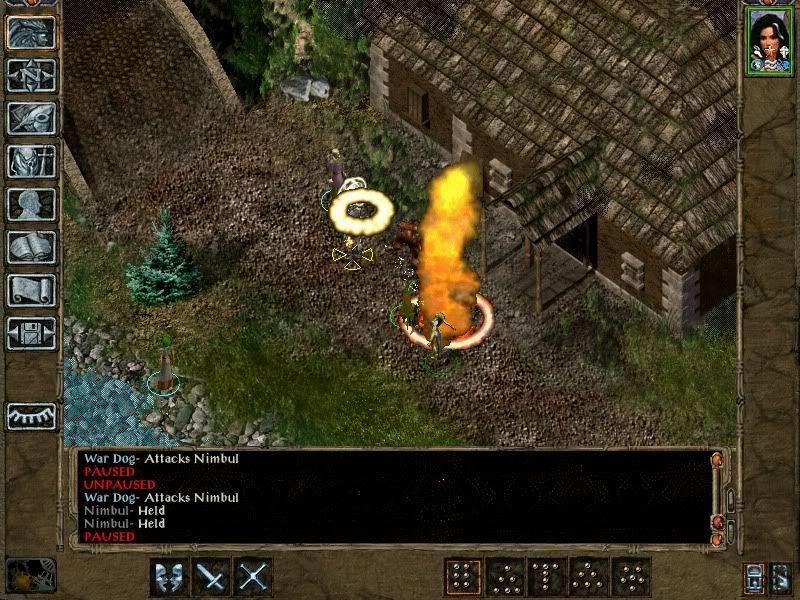Click the closed eye rest button
Screen dimensions: 800x600
(x=31, y=415)
